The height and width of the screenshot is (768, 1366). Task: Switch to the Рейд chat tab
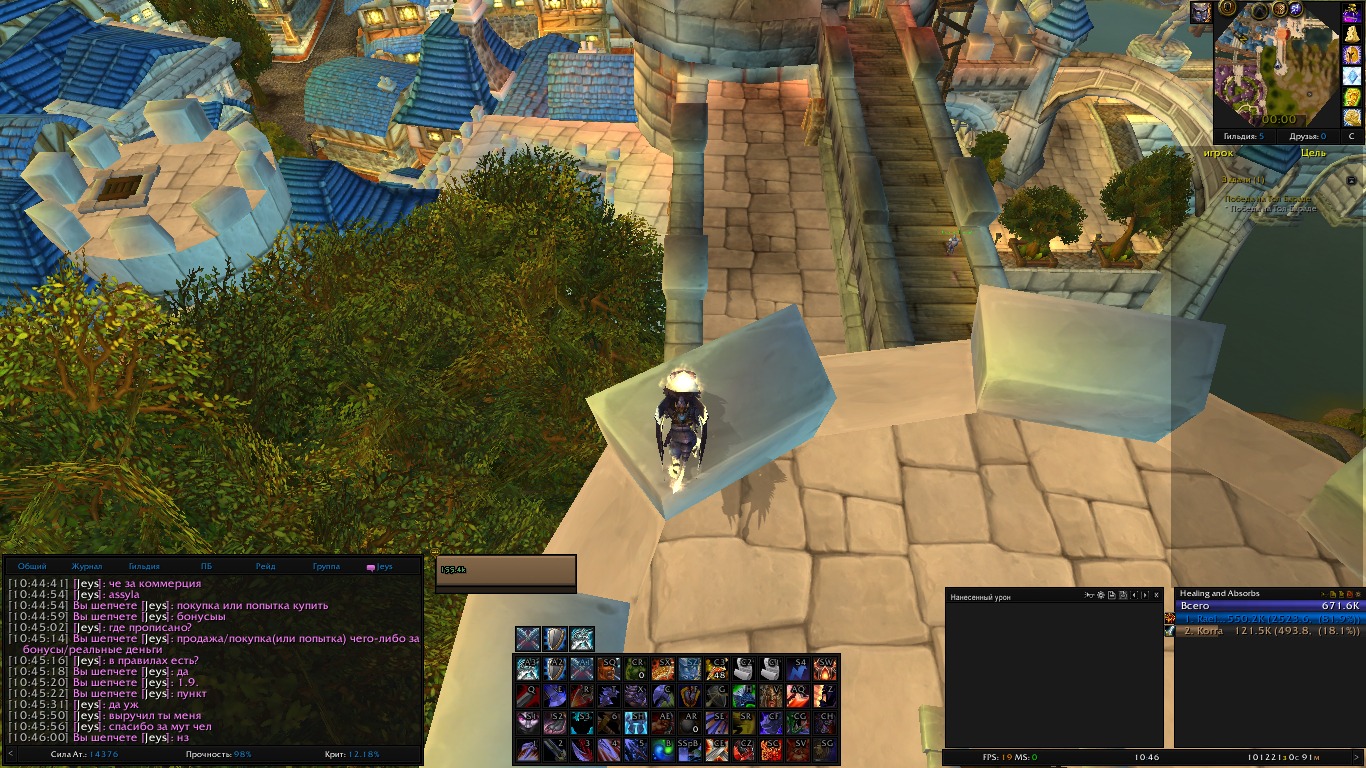point(265,566)
